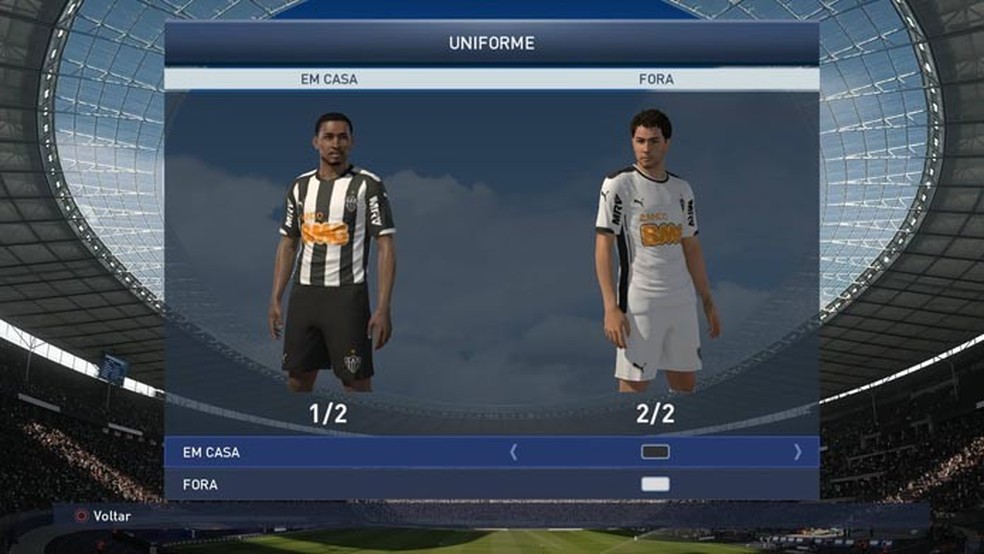Viewport: 984px width, 554px height.
Task: Select the FORA uniform row
Action: (201, 484)
